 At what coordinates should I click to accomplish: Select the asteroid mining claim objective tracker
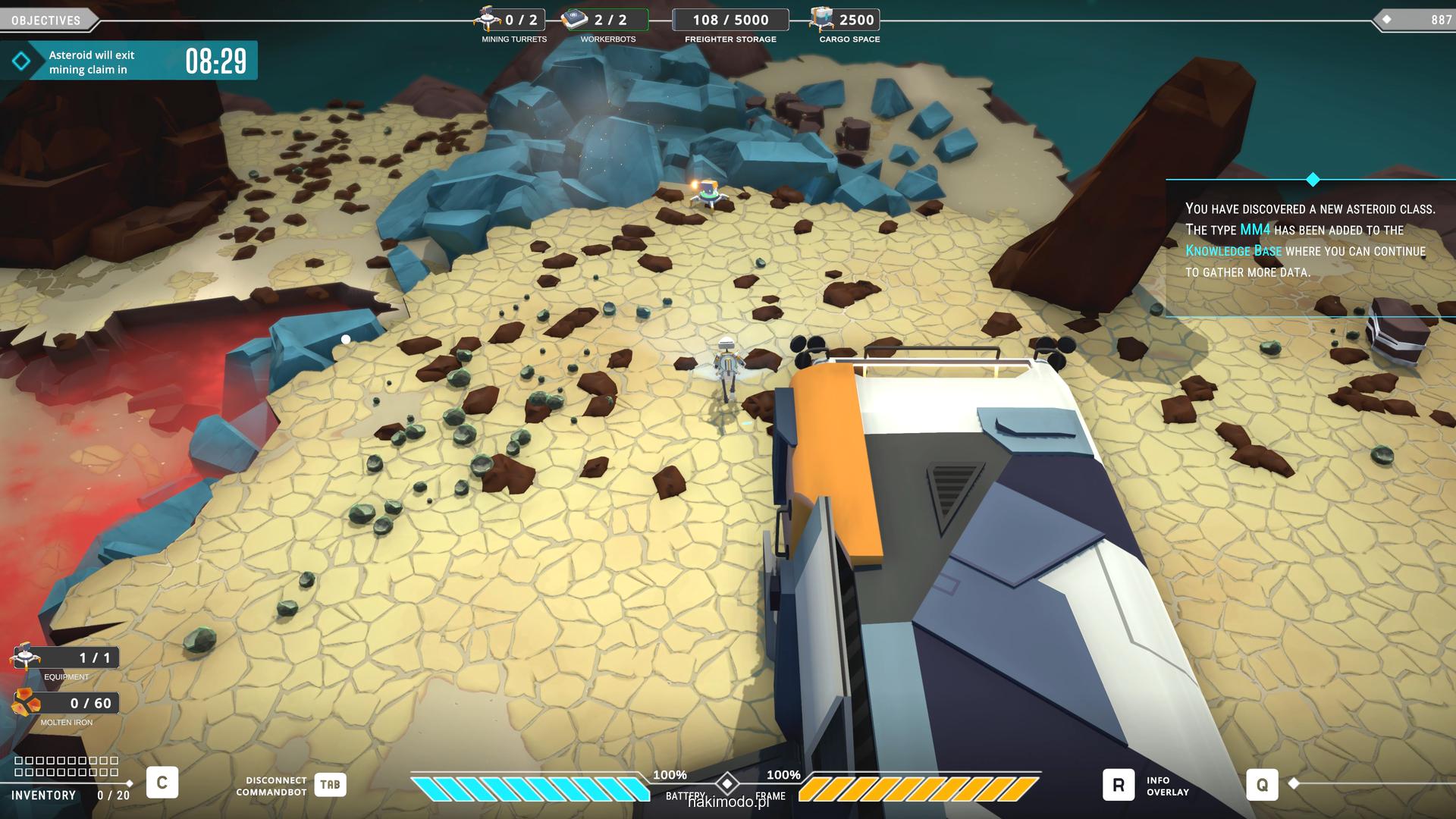coord(129,61)
